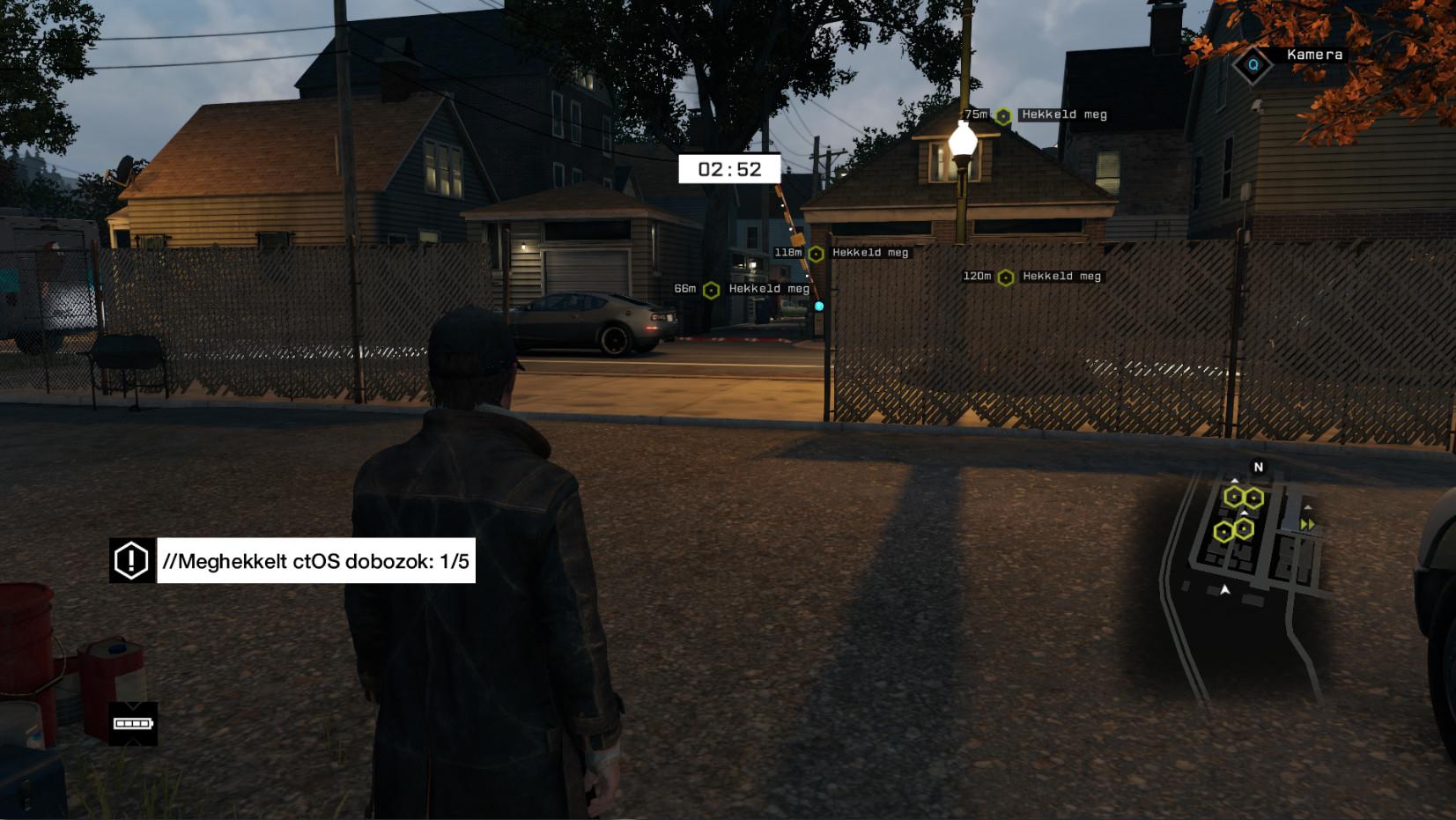The image size is (1456, 820).
Task: Click the phone battery icon
Action: coord(133,724)
